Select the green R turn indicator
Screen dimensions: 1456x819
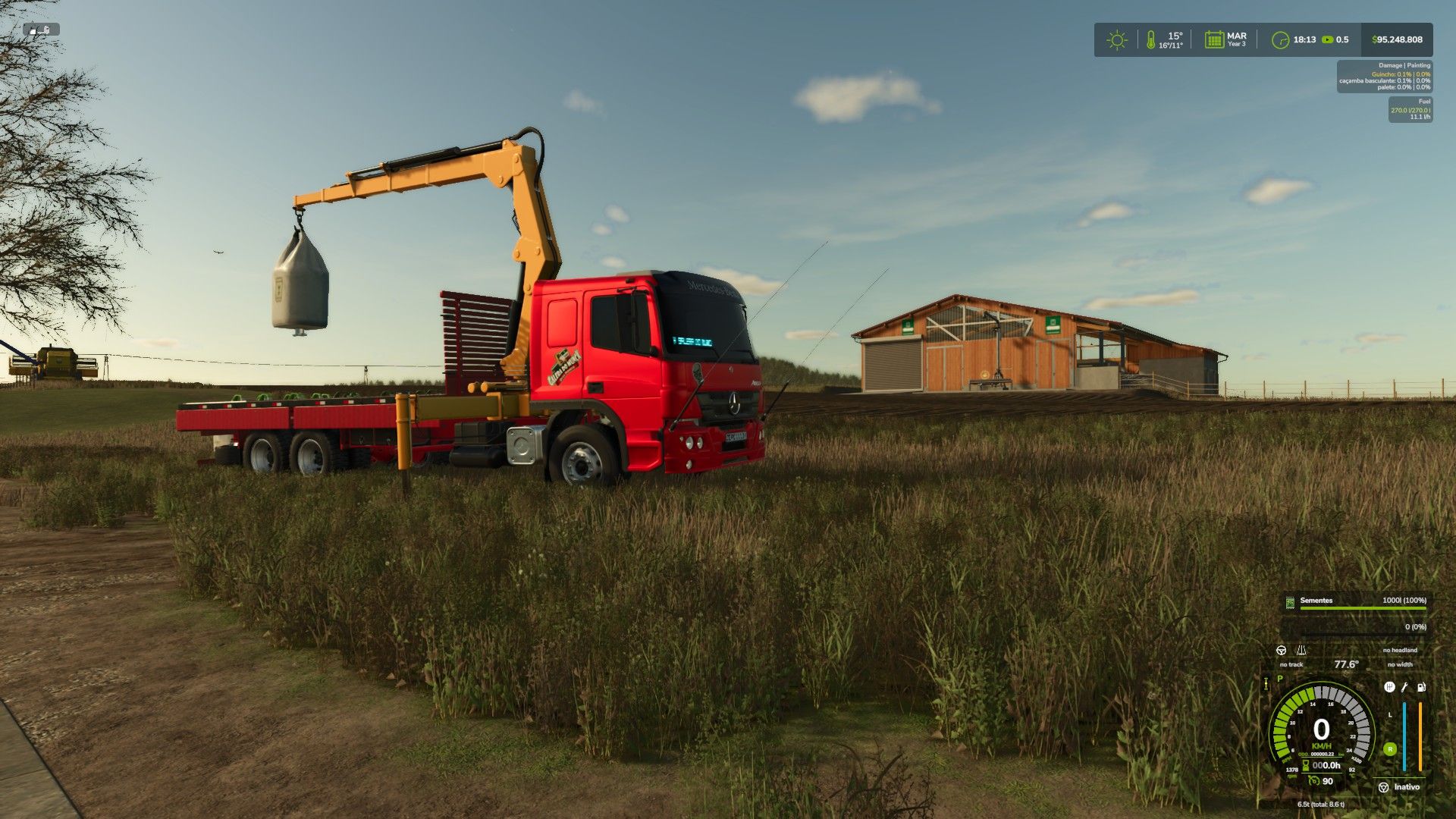(x=1389, y=749)
